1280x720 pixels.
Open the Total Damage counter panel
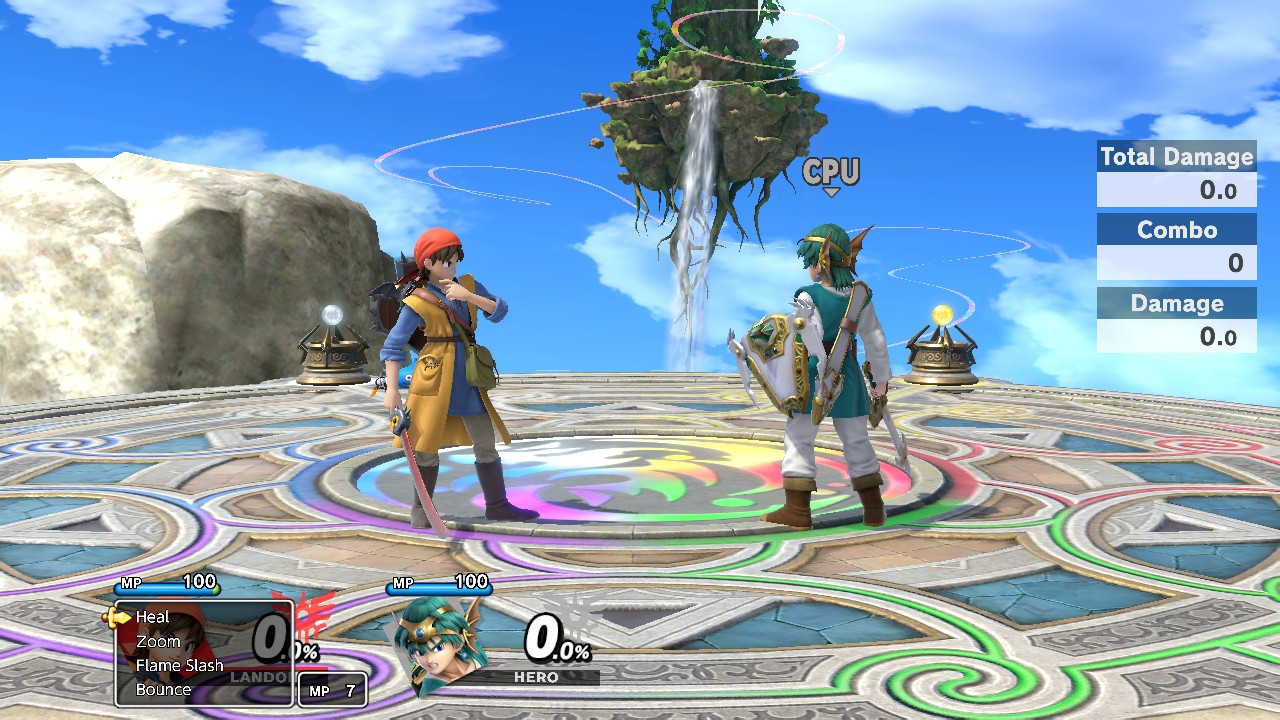coord(1176,170)
